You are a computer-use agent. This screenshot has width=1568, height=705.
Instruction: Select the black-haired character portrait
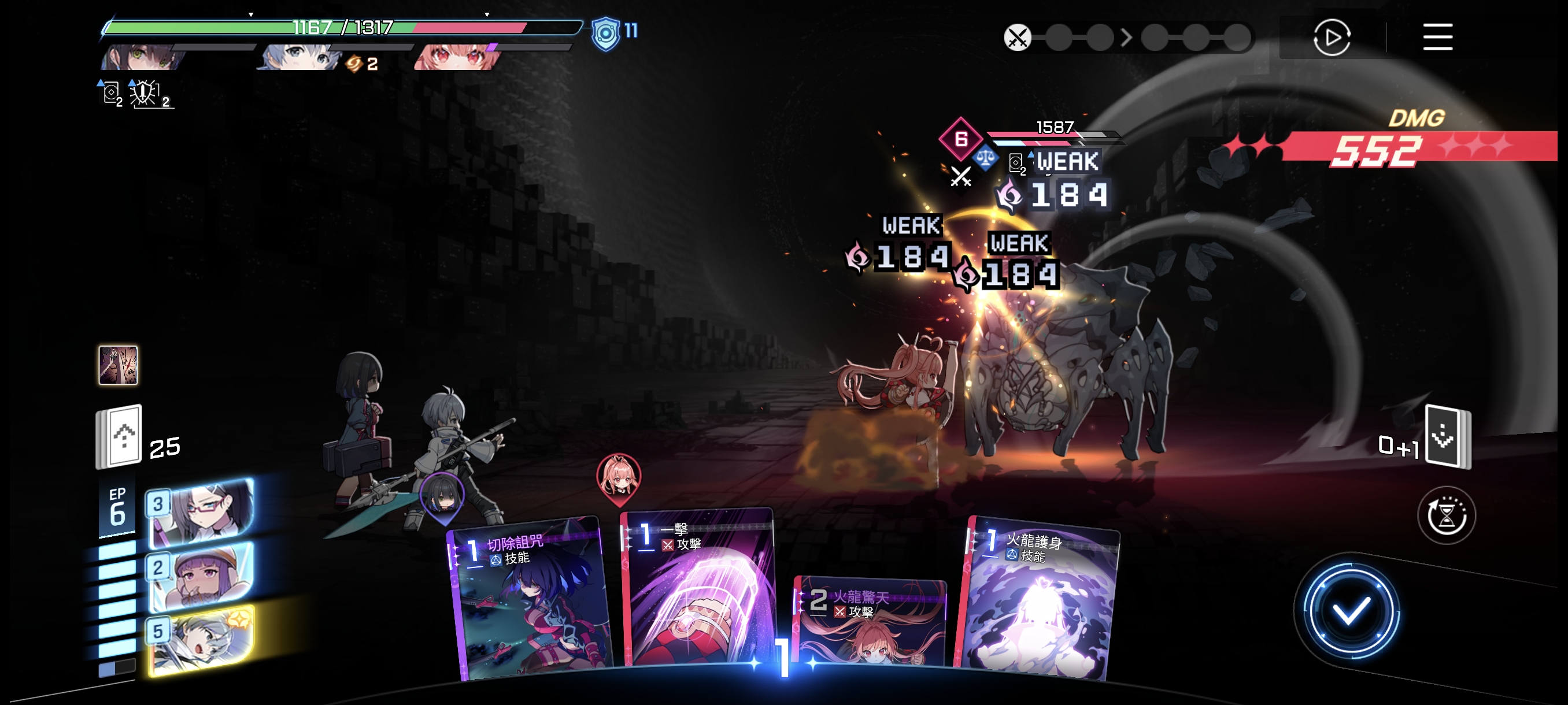145,57
